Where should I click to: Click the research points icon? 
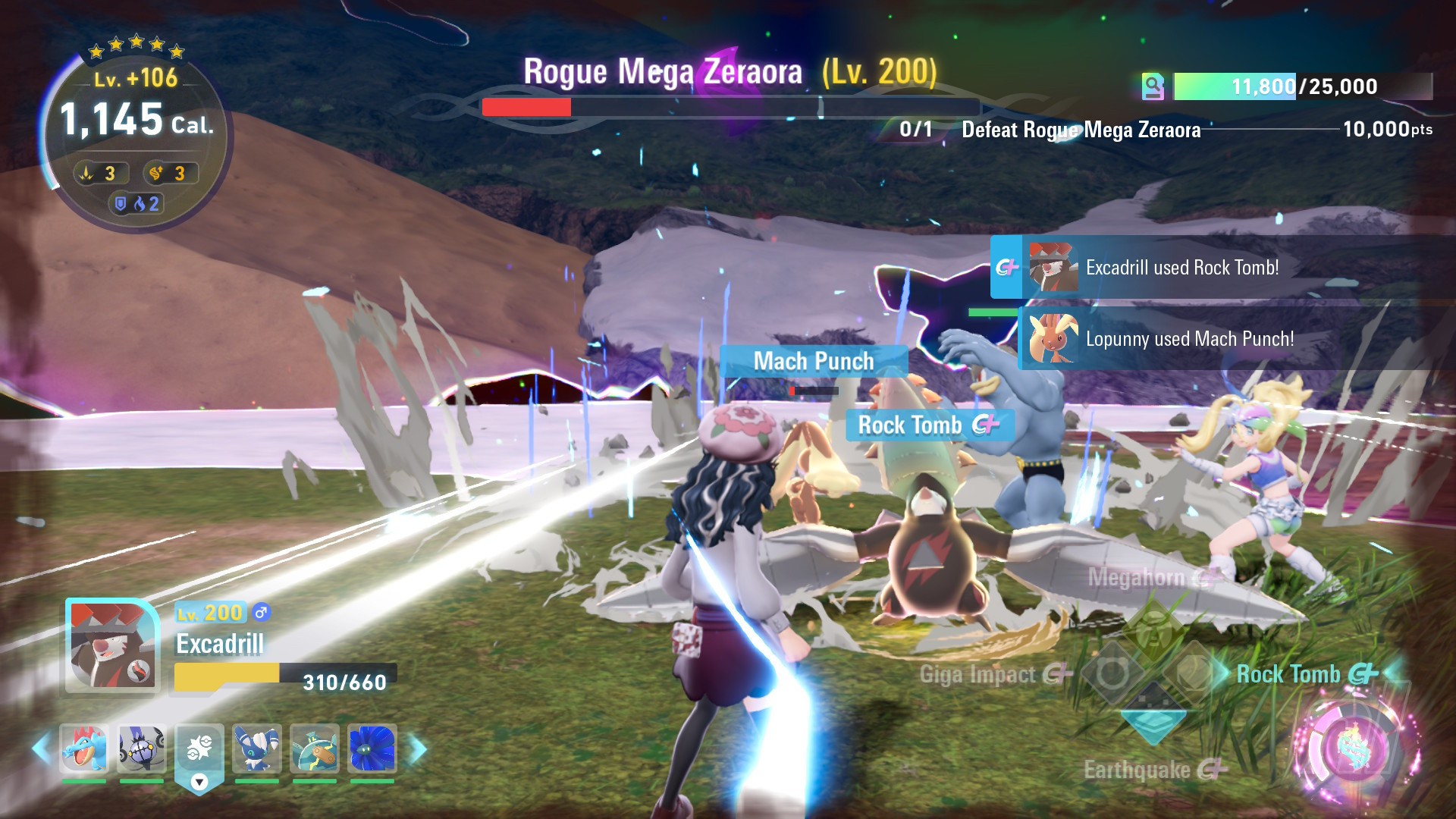[1153, 86]
